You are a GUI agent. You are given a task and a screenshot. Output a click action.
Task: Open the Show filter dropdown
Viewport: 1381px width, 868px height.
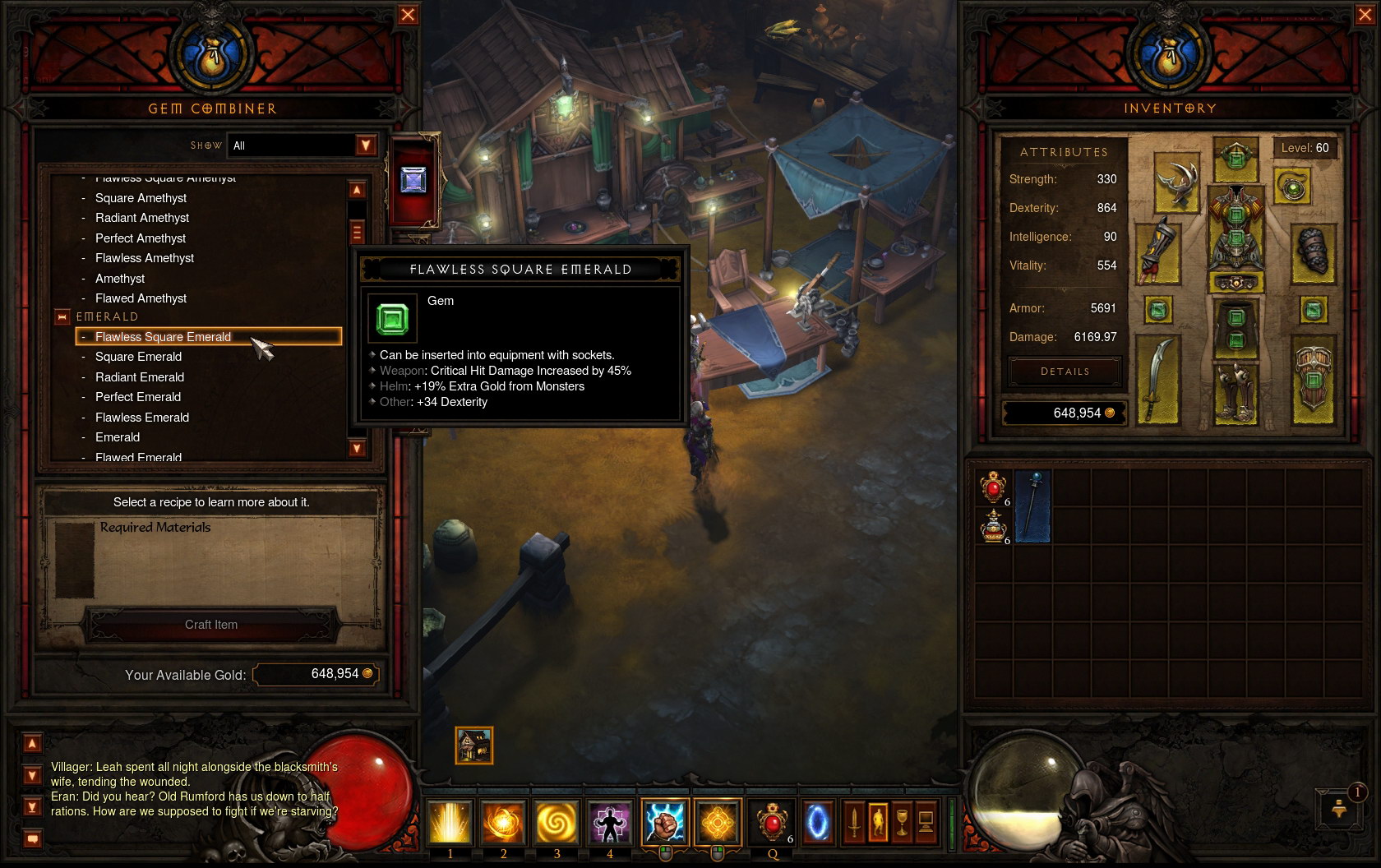[x=366, y=145]
